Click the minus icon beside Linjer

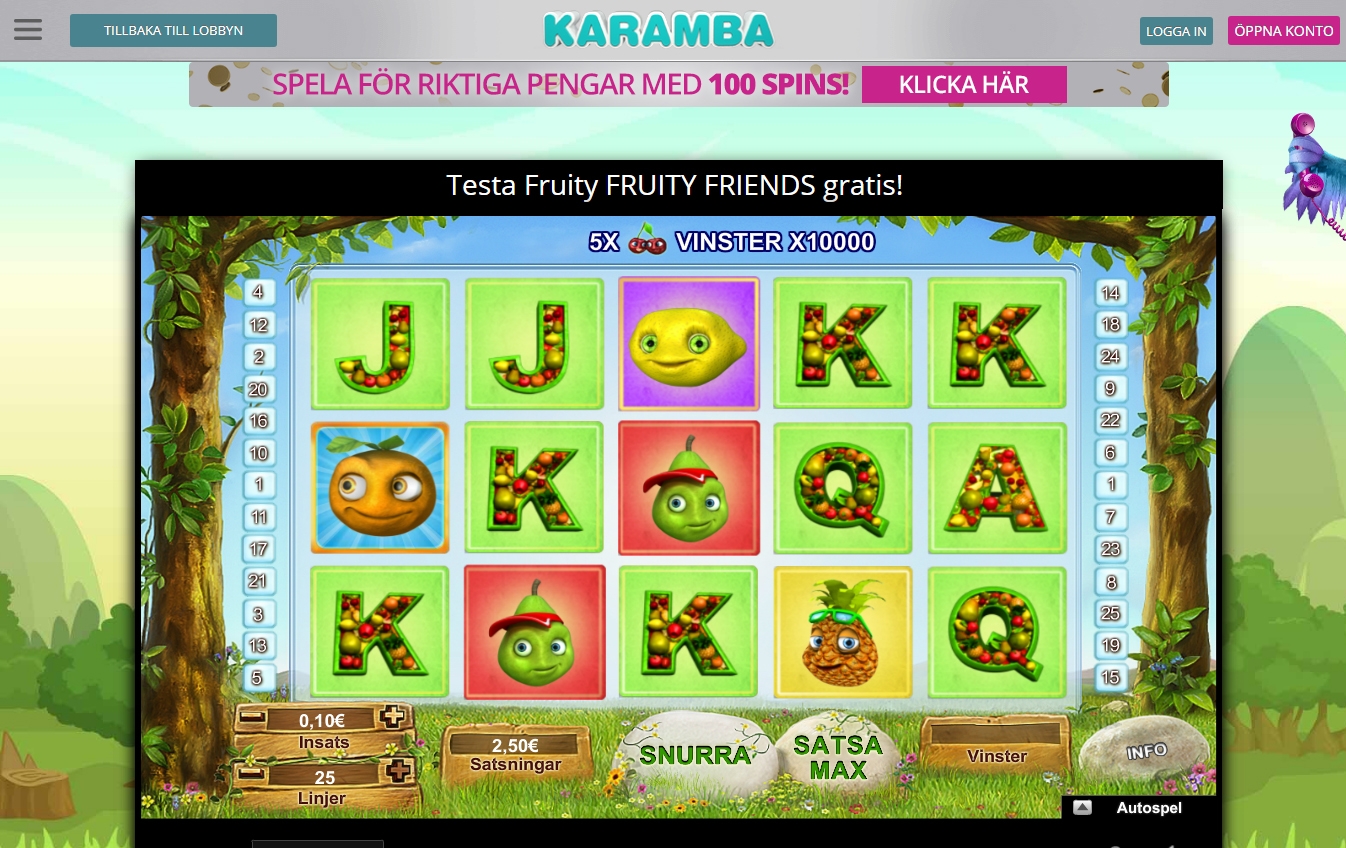(250, 771)
